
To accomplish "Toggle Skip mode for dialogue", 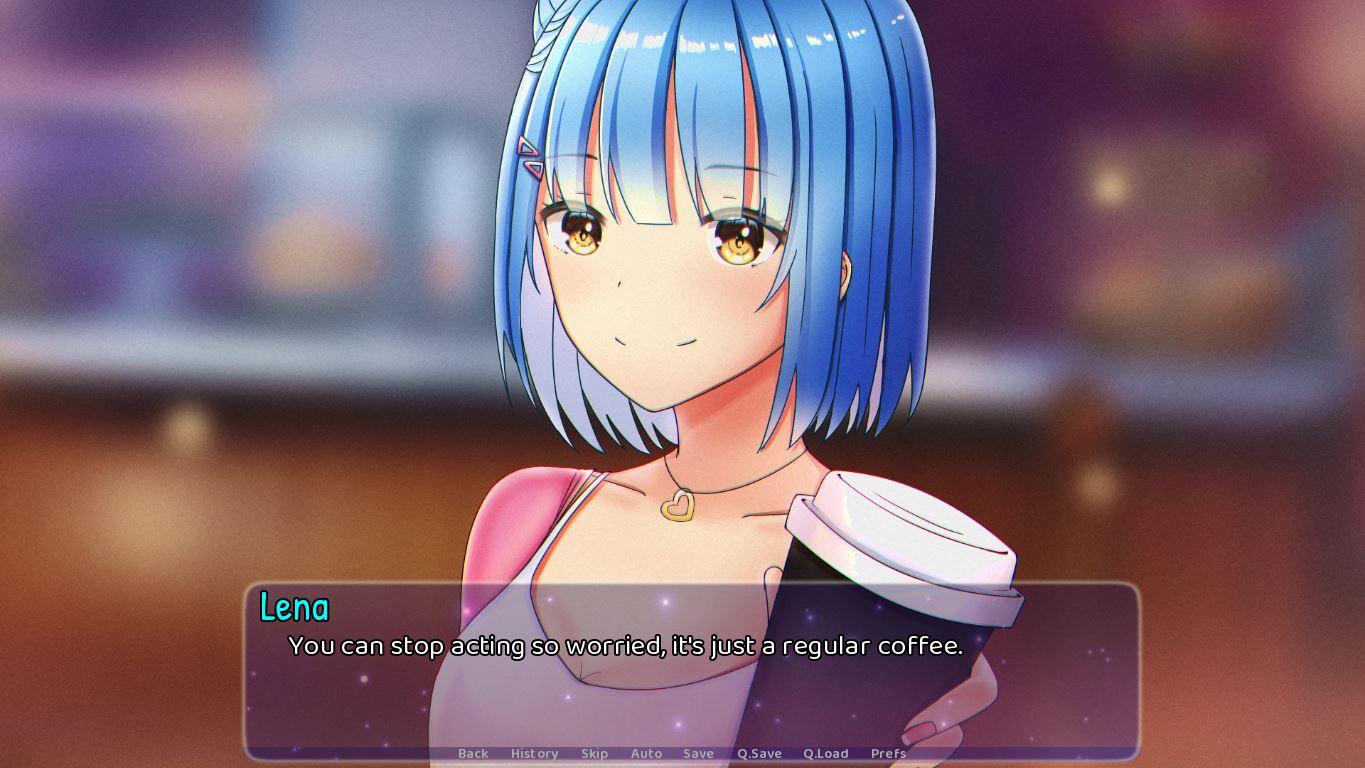I will click(594, 753).
